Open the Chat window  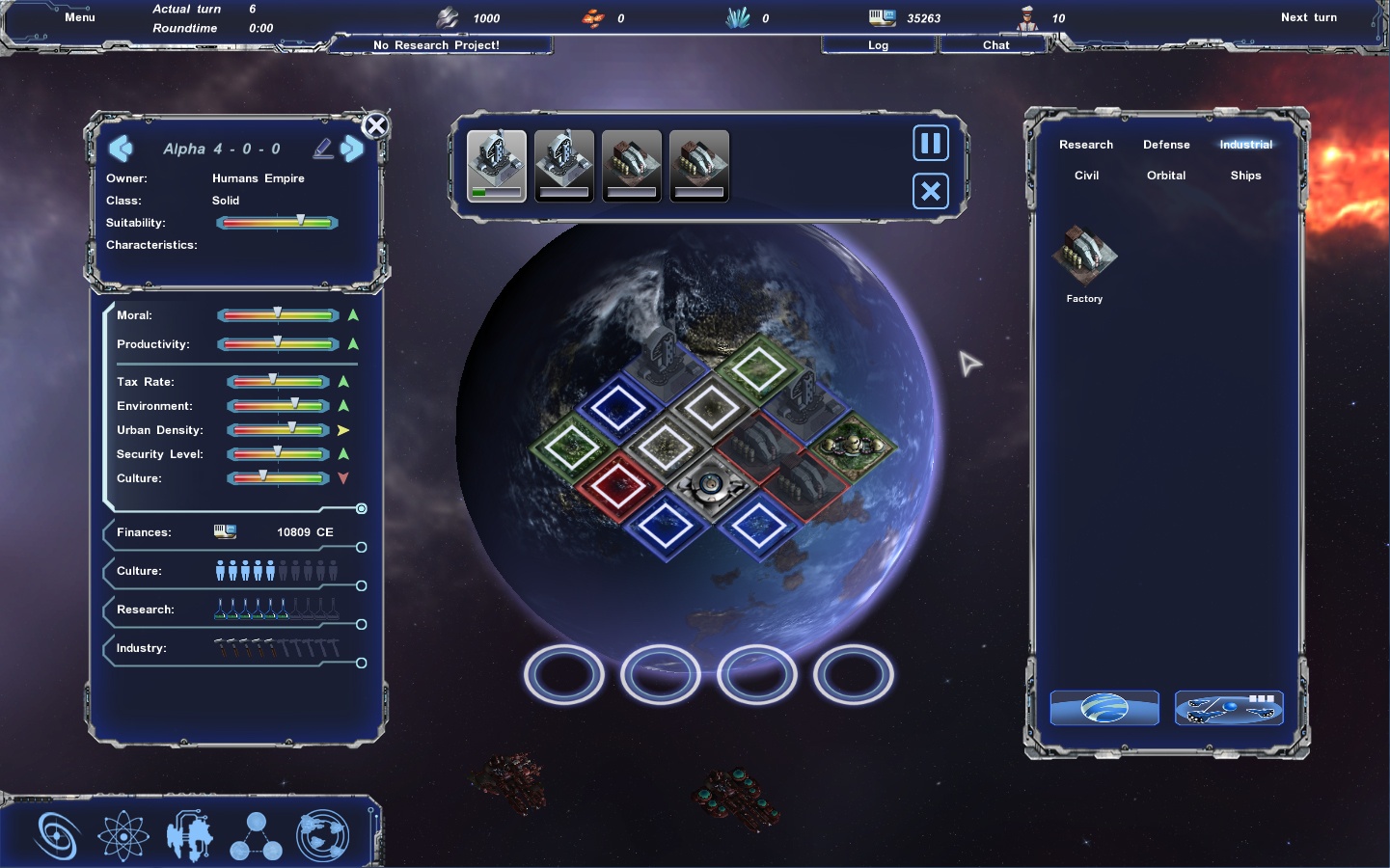tap(995, 45)
